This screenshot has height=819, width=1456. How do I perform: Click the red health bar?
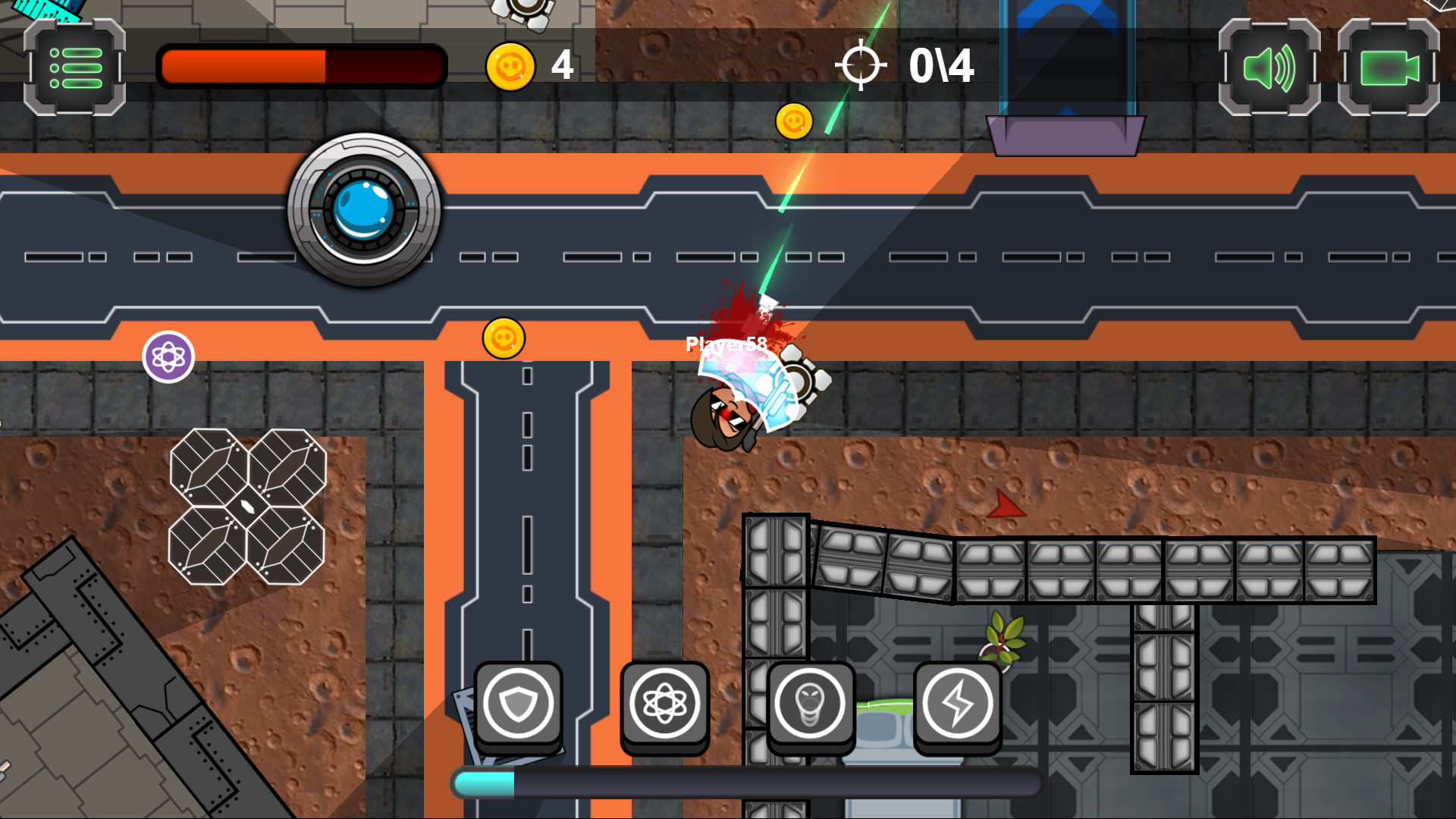pos(301,67)
